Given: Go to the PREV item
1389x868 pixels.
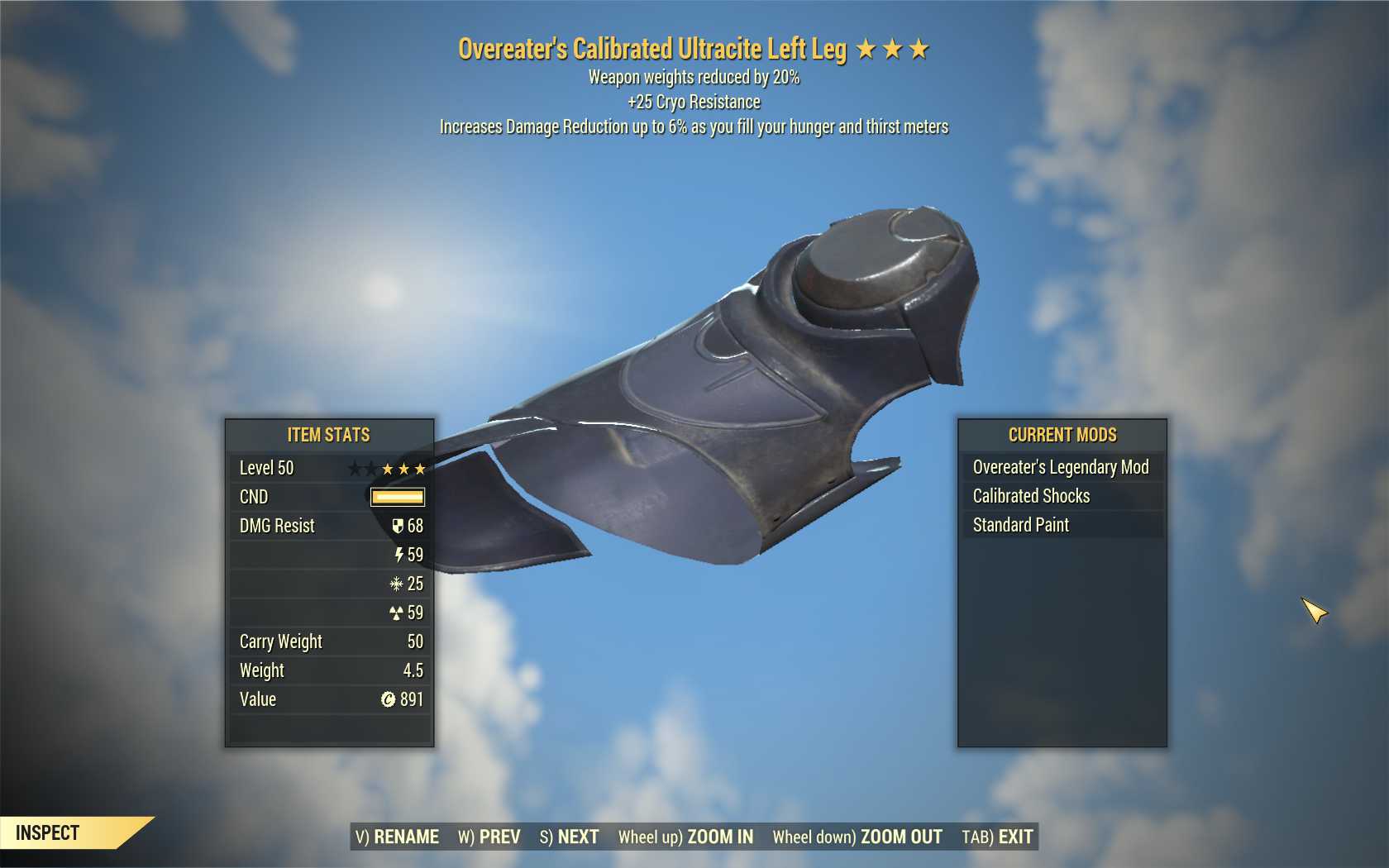Looking at the screenshot, I should click(489, 837).
